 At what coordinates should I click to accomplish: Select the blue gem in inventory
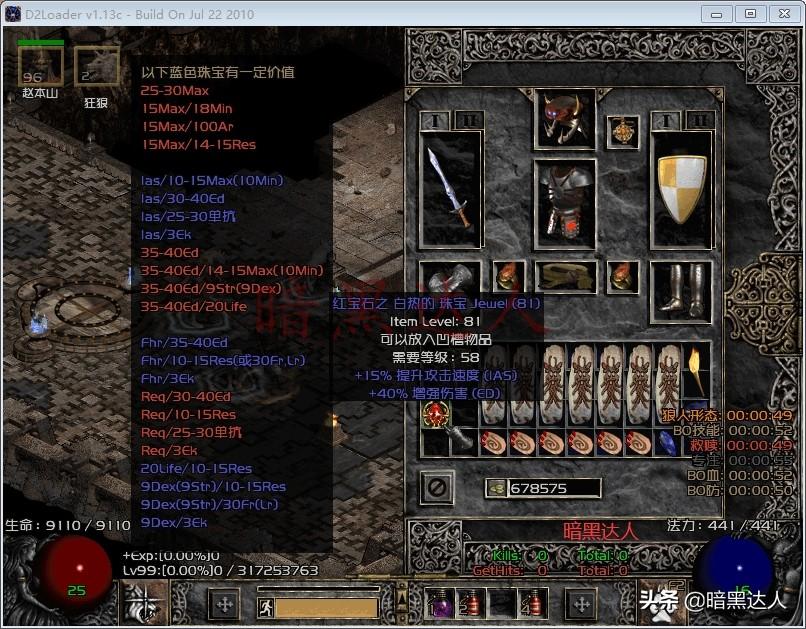(x=669, y=441)
